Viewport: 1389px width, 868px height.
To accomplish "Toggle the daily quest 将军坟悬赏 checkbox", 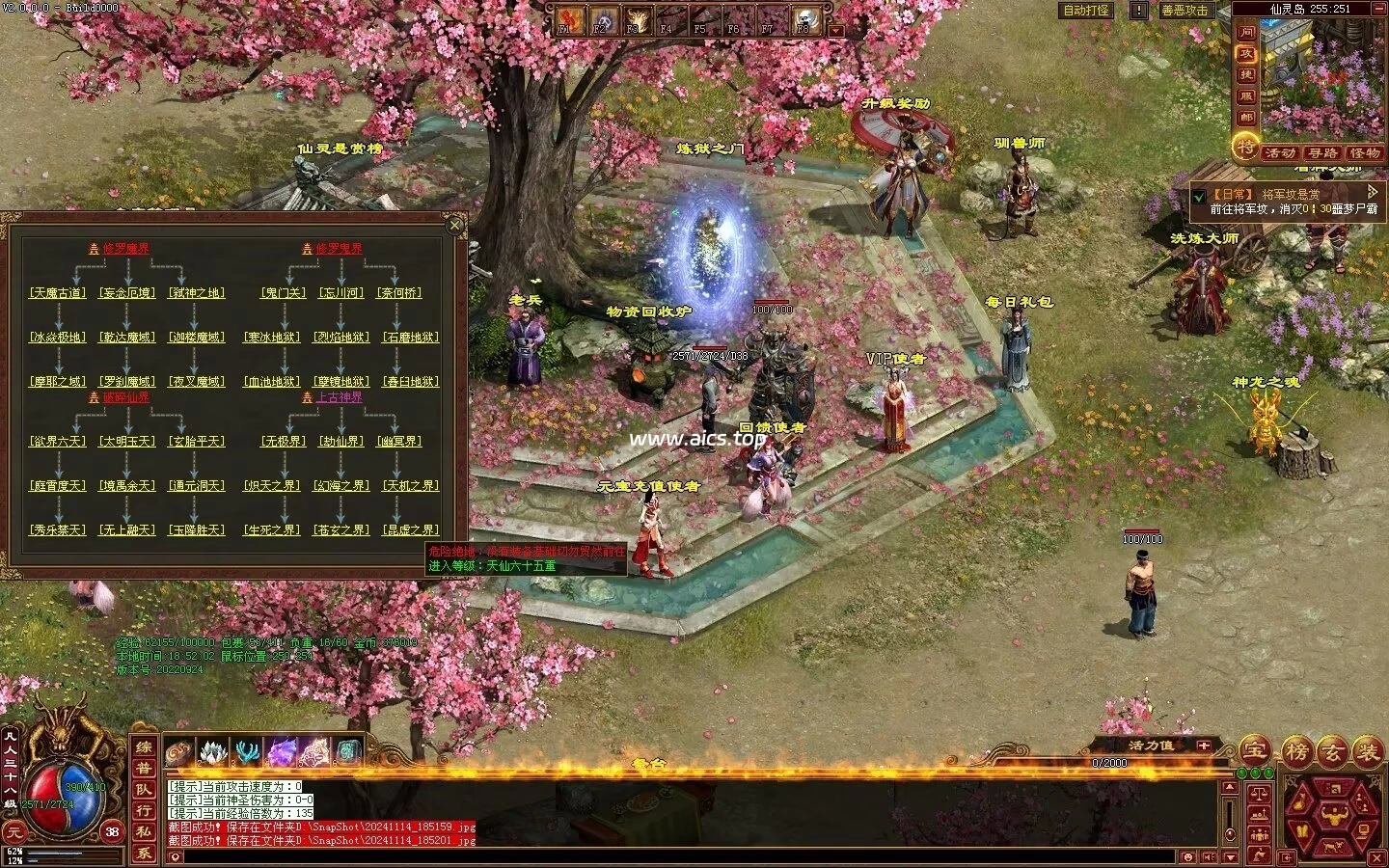I will pyautogui.click(x=1199, y=196).
